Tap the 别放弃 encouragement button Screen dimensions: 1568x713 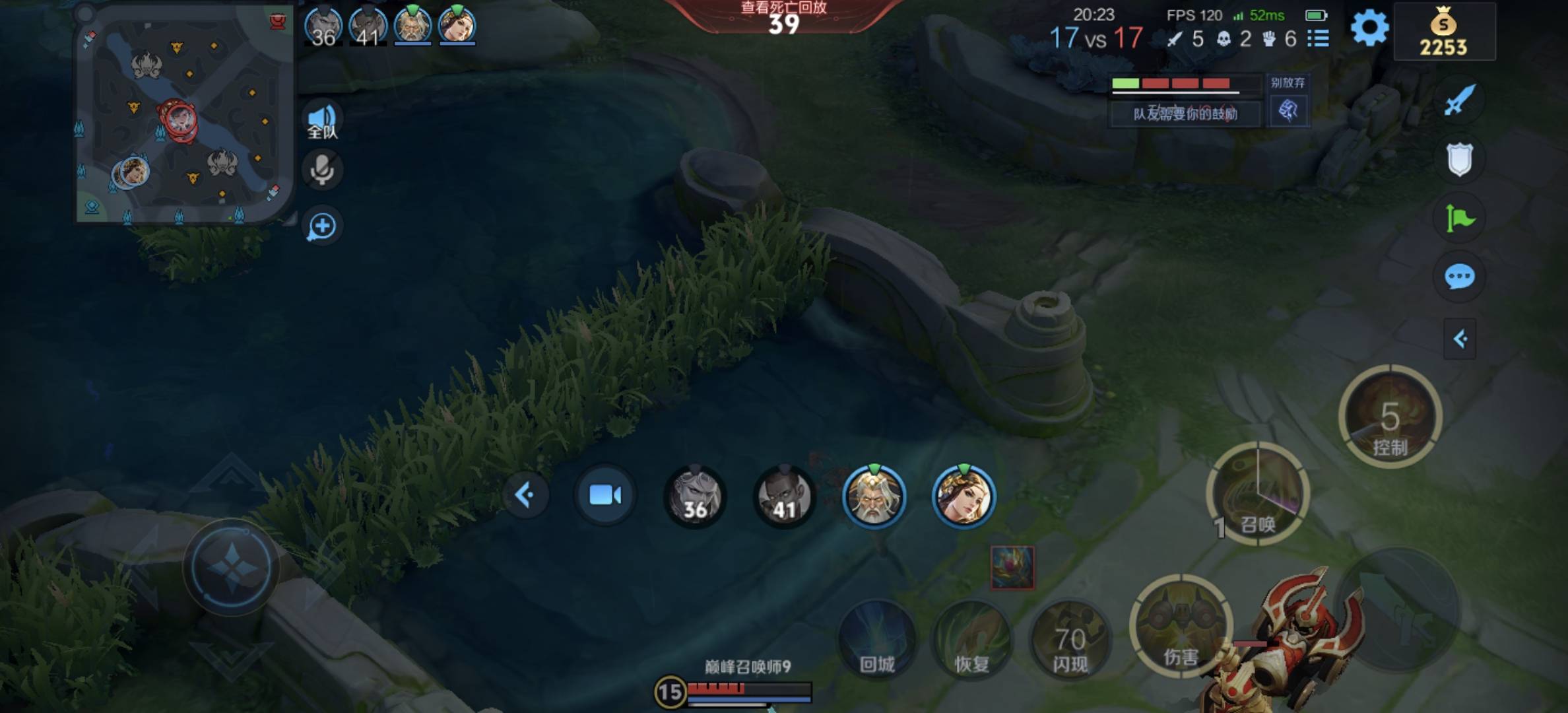pos(1288,110)
